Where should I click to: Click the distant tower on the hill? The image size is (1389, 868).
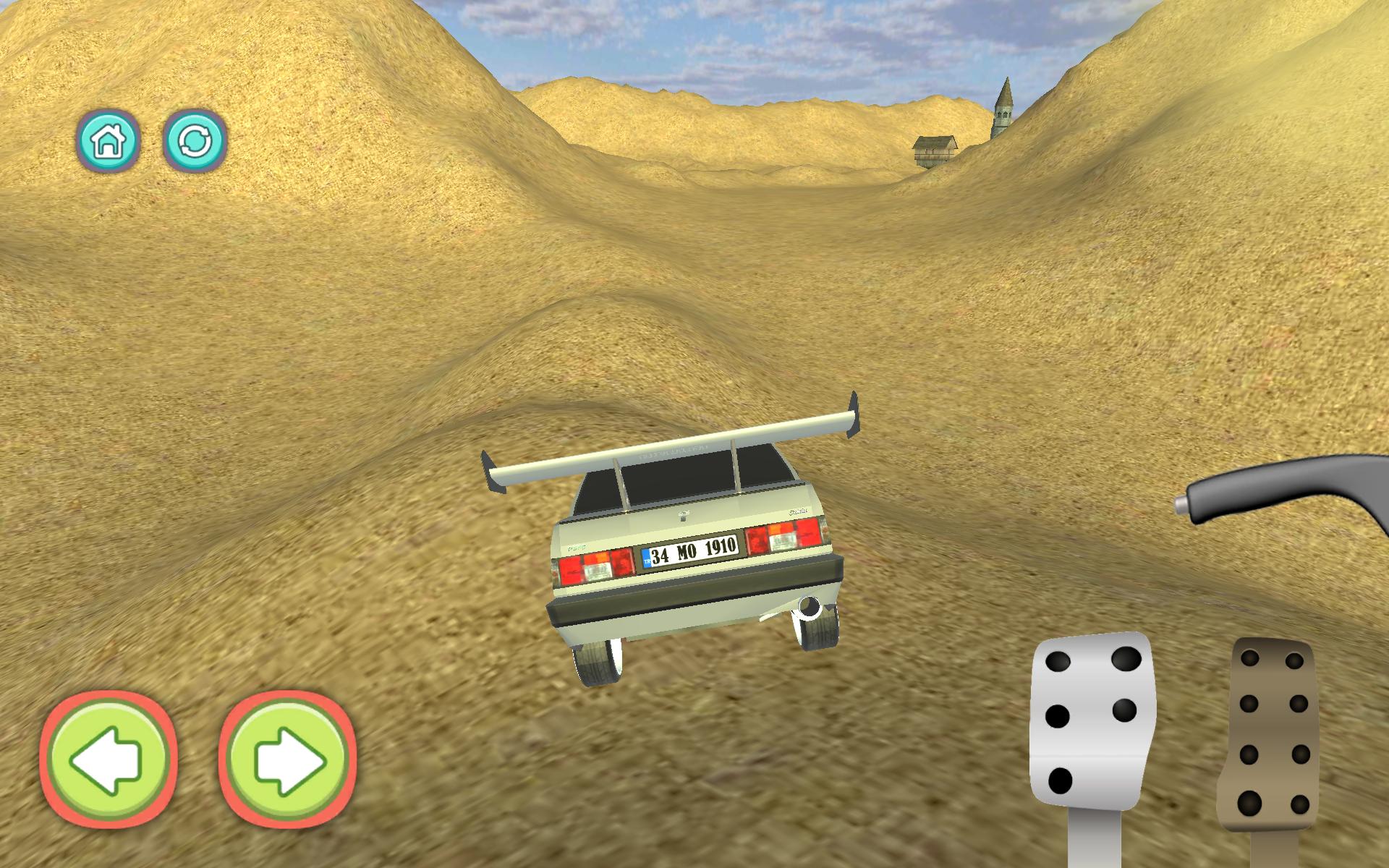1005,105
